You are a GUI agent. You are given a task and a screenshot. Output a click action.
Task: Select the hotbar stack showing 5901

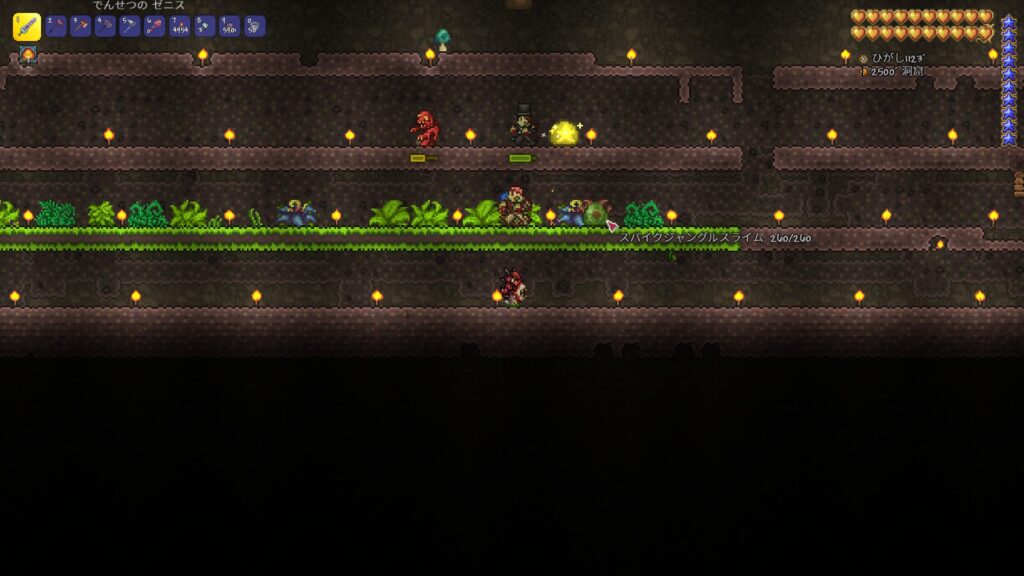(231, 26)
